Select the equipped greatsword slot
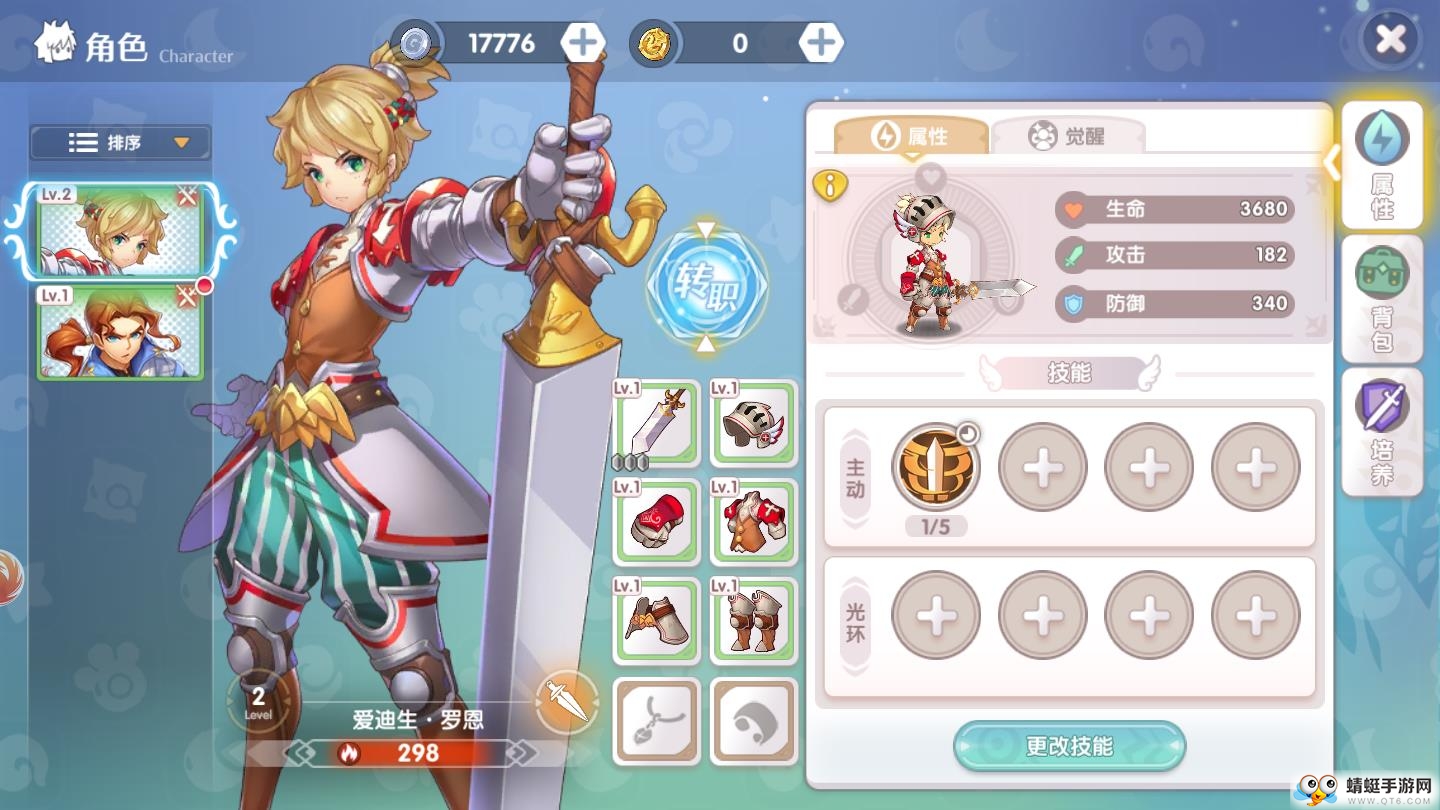The width and height of the screenshot is (1440, 810). 656,424
